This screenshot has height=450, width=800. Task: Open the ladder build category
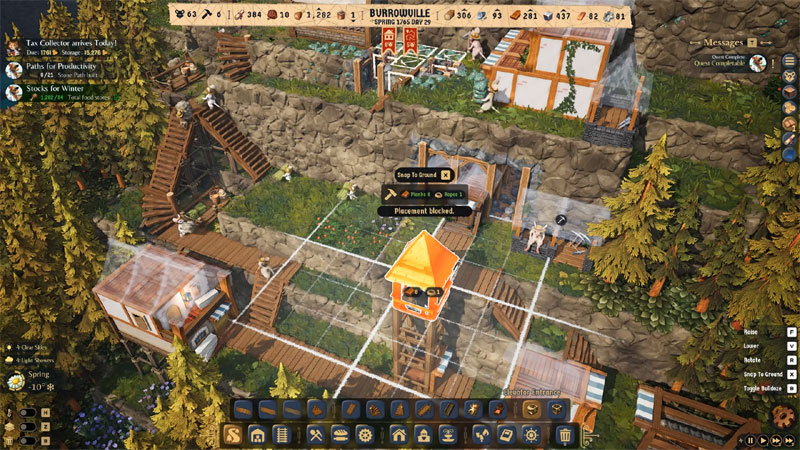pyautogui.click(x=282, y=434)
